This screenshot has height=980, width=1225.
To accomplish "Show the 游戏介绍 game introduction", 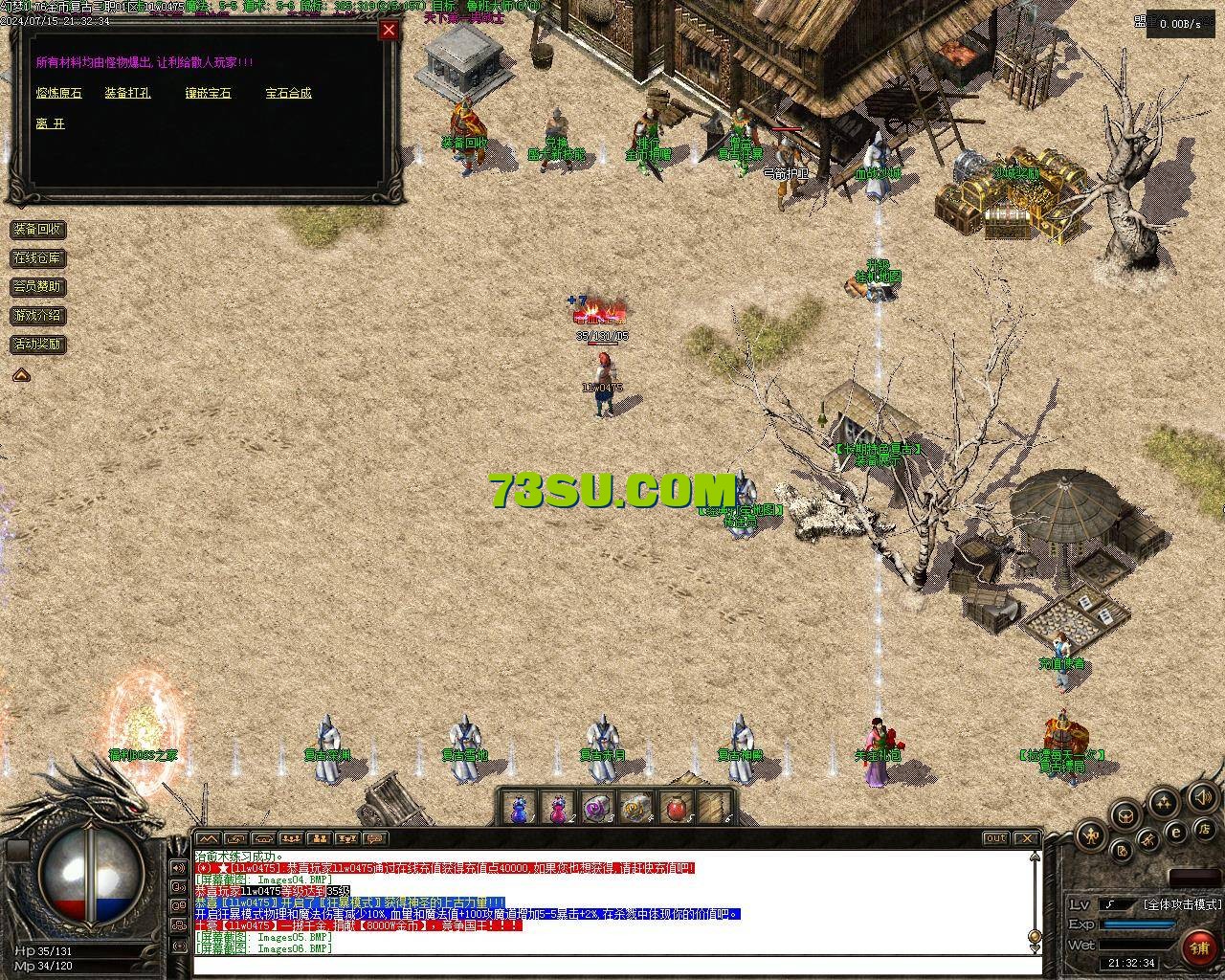I will (38, 315).
